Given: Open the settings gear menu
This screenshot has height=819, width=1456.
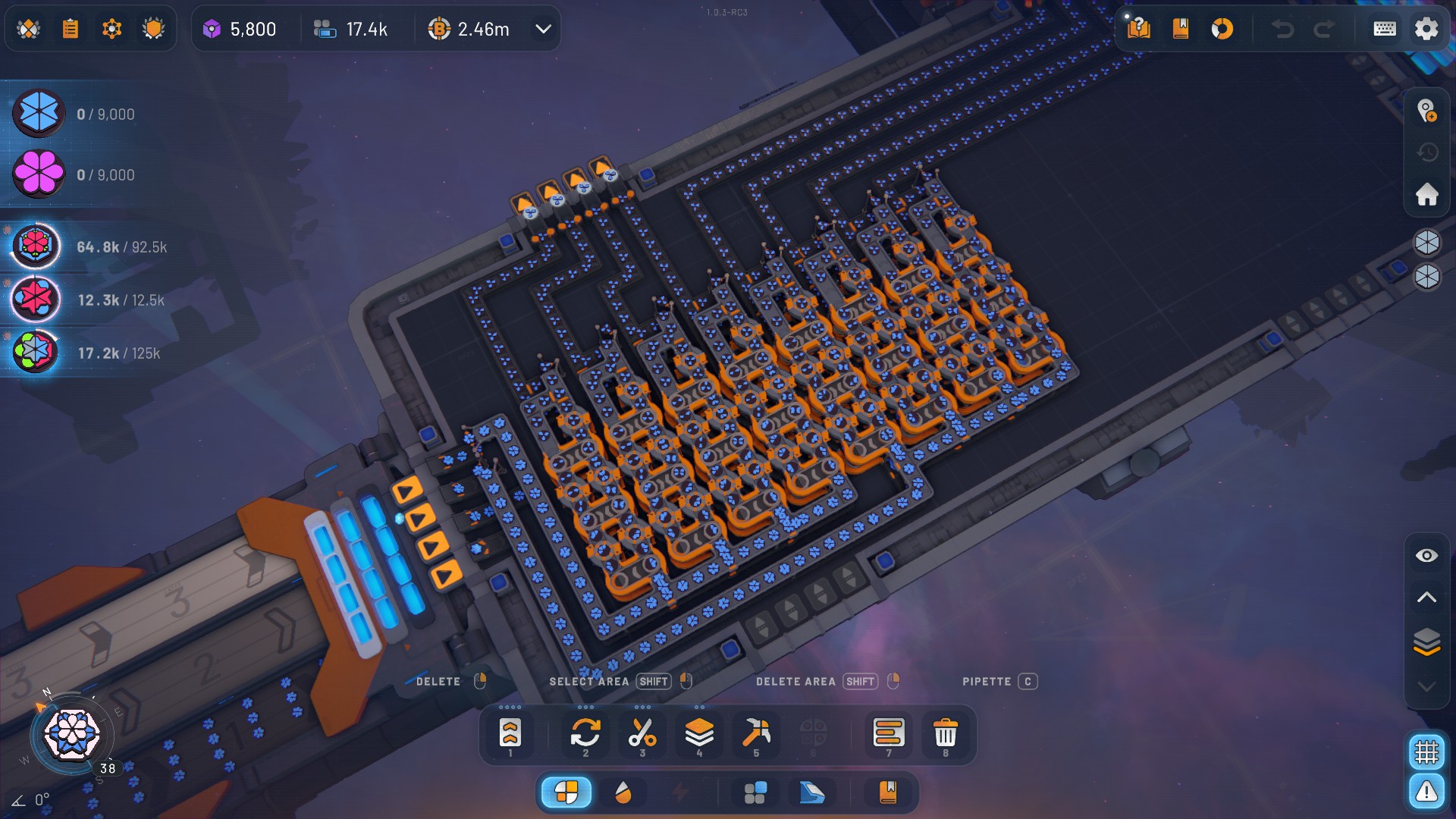Looking at the screenshot, I should [x=1426, y=29].
